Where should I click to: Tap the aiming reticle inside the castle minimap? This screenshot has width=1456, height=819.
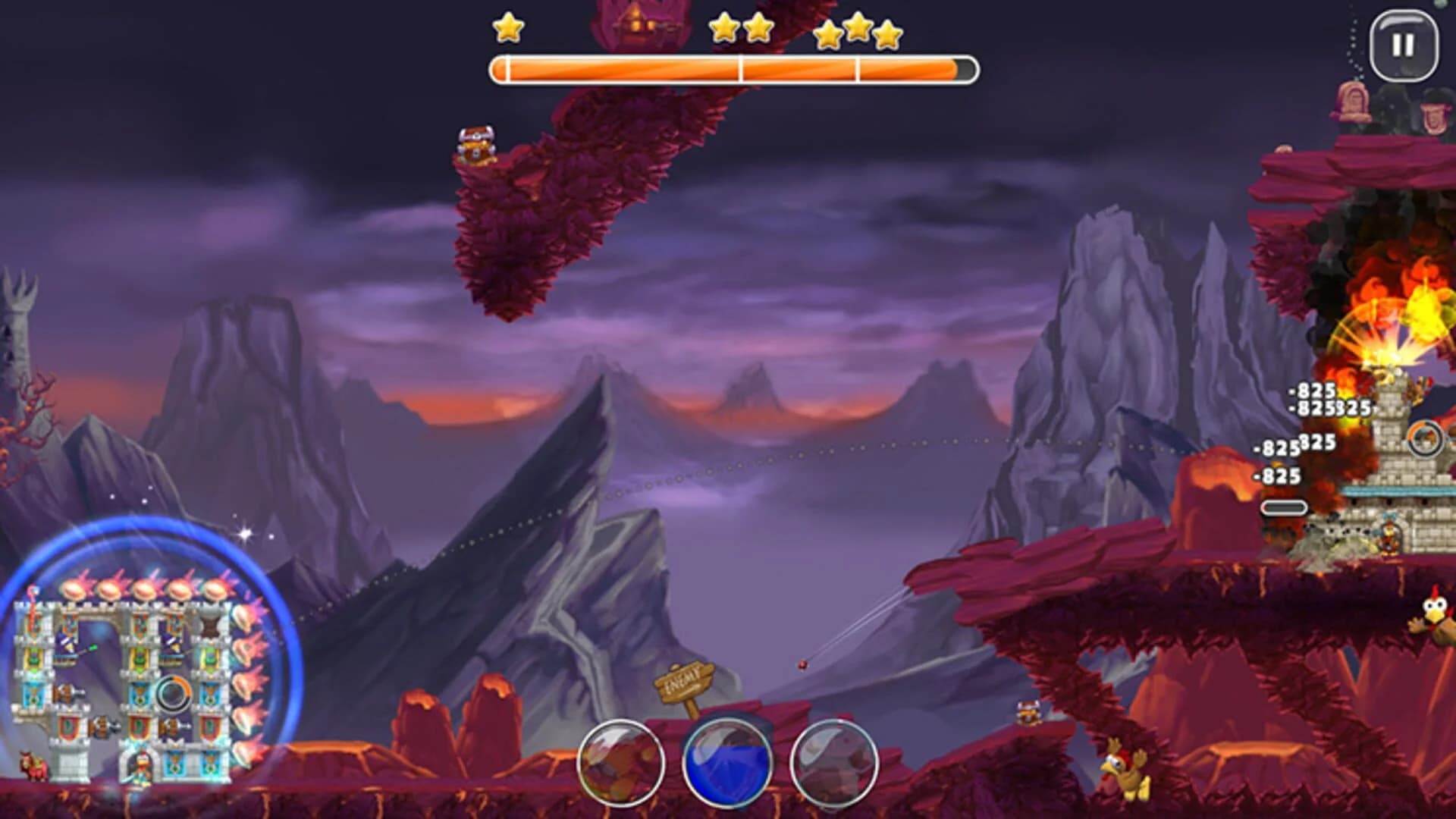tap(173, 694)
